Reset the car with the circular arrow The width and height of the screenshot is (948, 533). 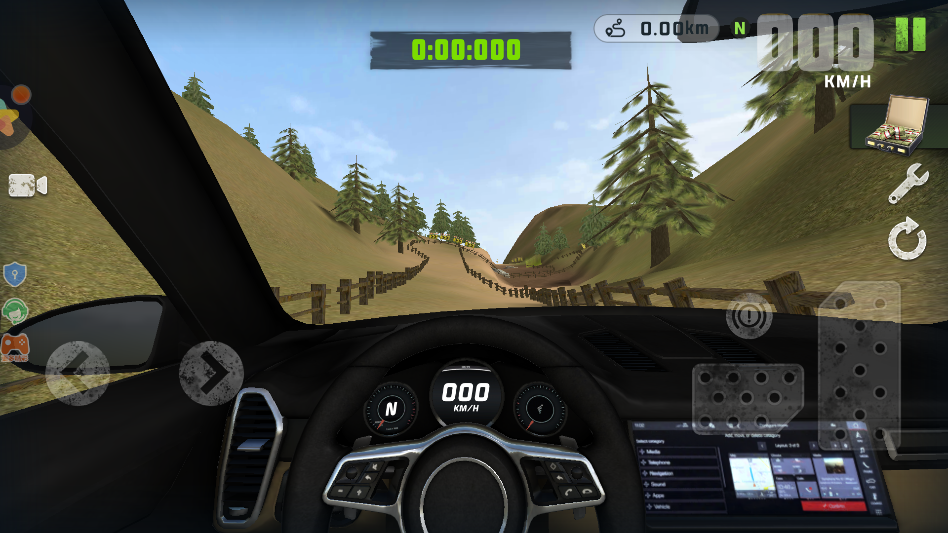click(907, 240)
